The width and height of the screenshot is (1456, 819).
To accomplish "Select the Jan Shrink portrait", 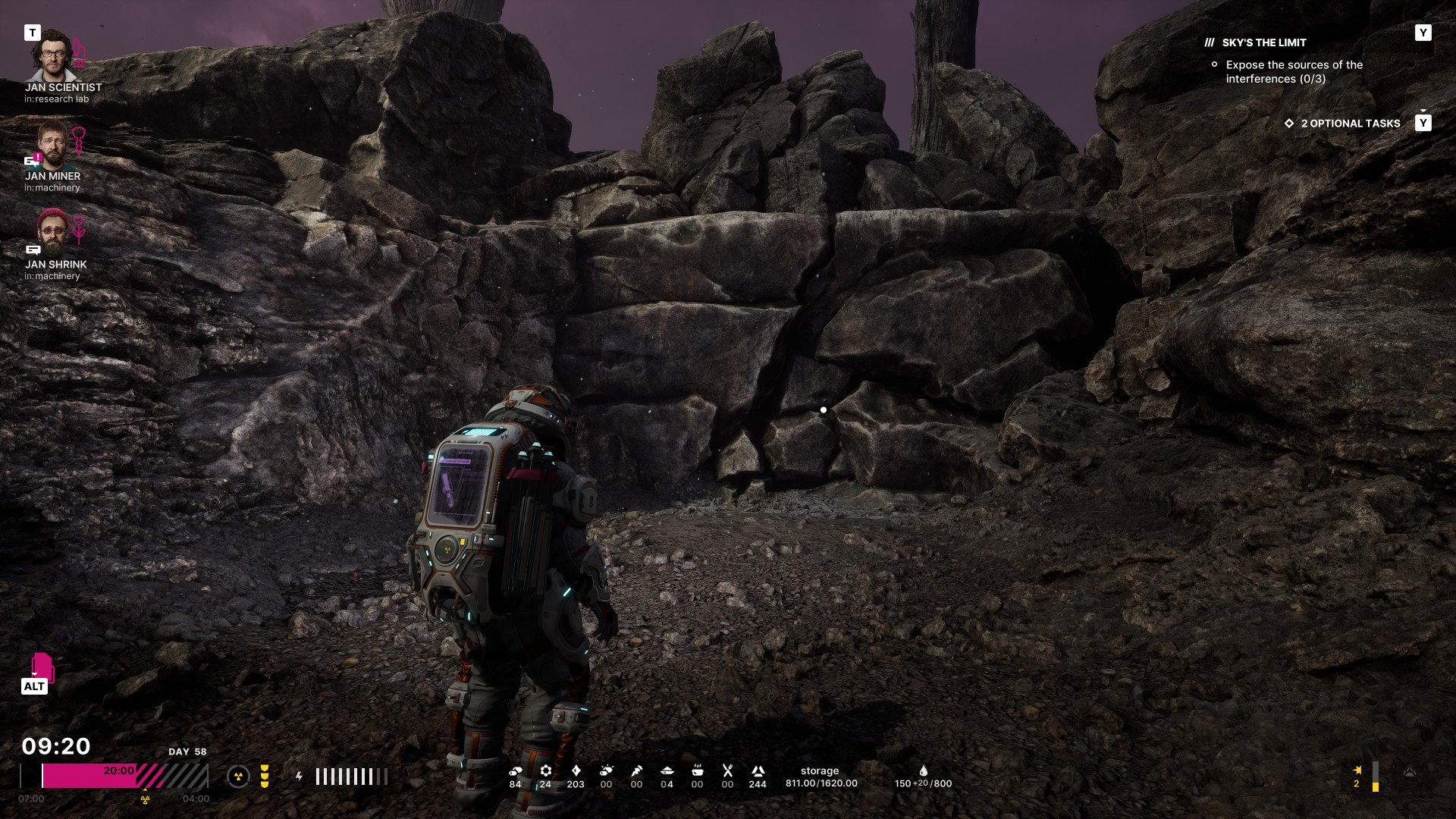I will (x=52, y=232).
